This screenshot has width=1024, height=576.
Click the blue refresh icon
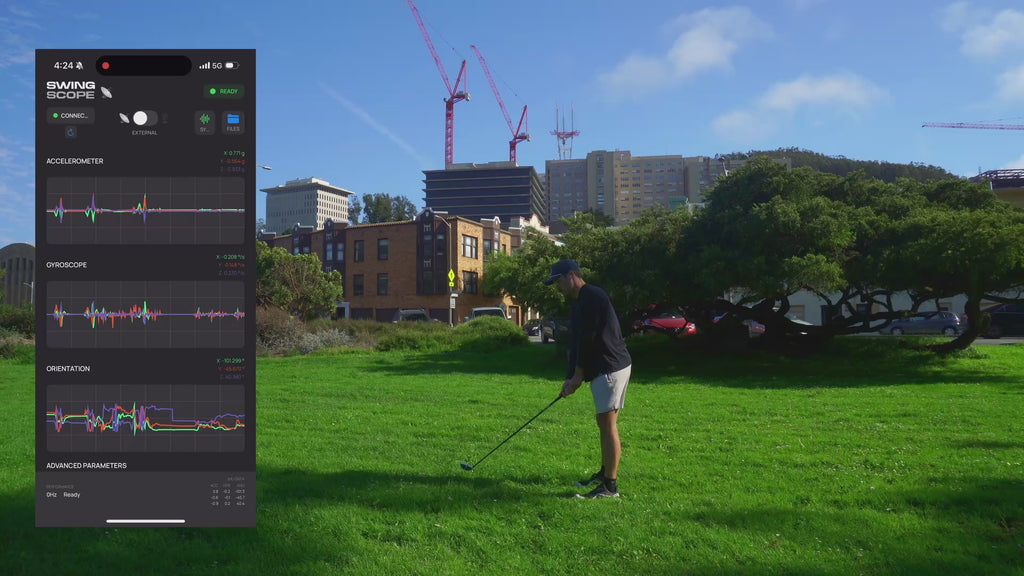71,132
